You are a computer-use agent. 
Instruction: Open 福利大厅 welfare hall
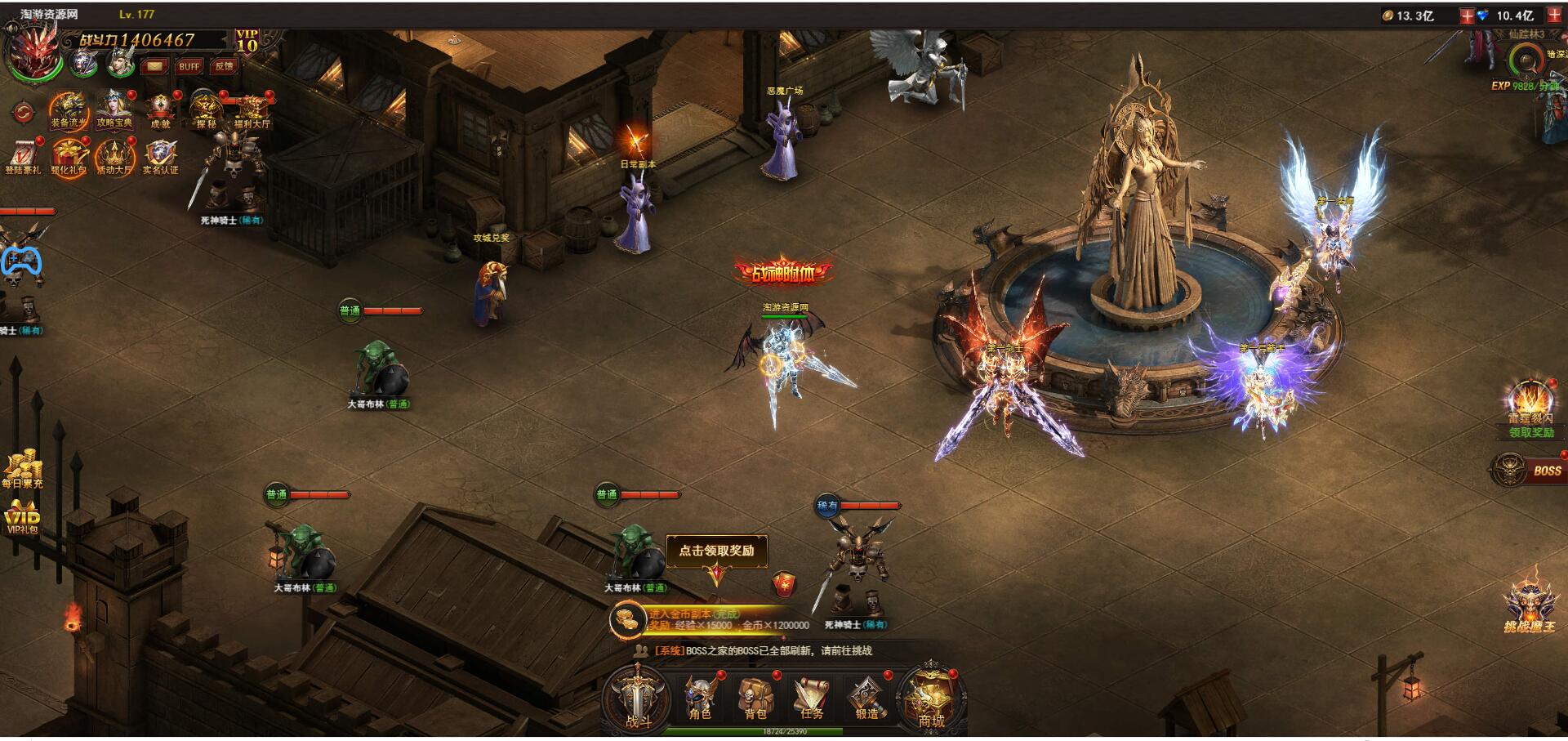pos(252,111)
